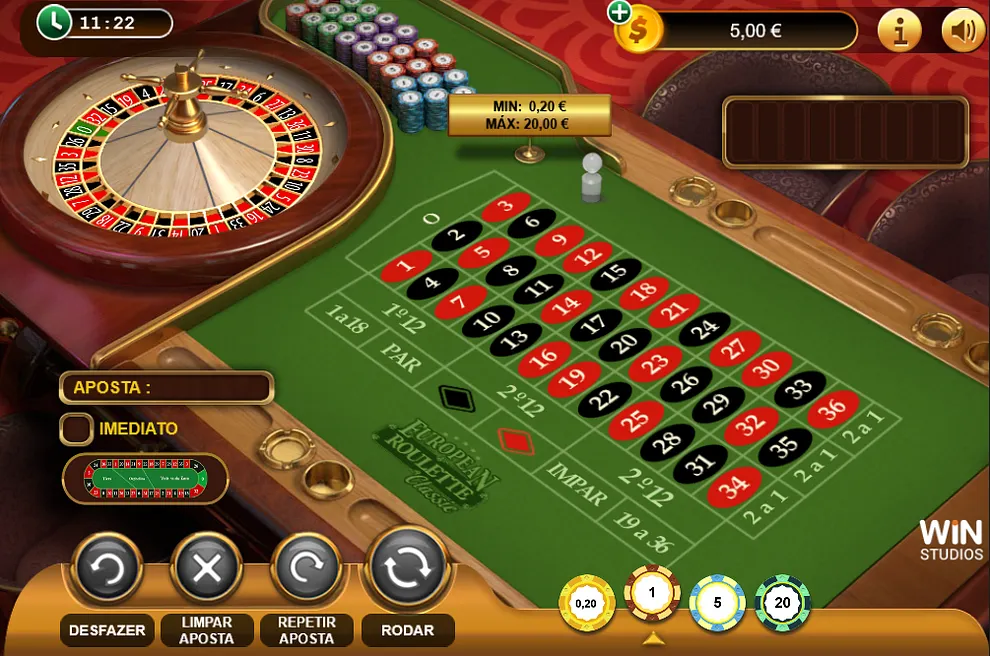990x656 pixels.
Task: Clear bets using Limpar Aposta
Action: [x=207, y=569]
